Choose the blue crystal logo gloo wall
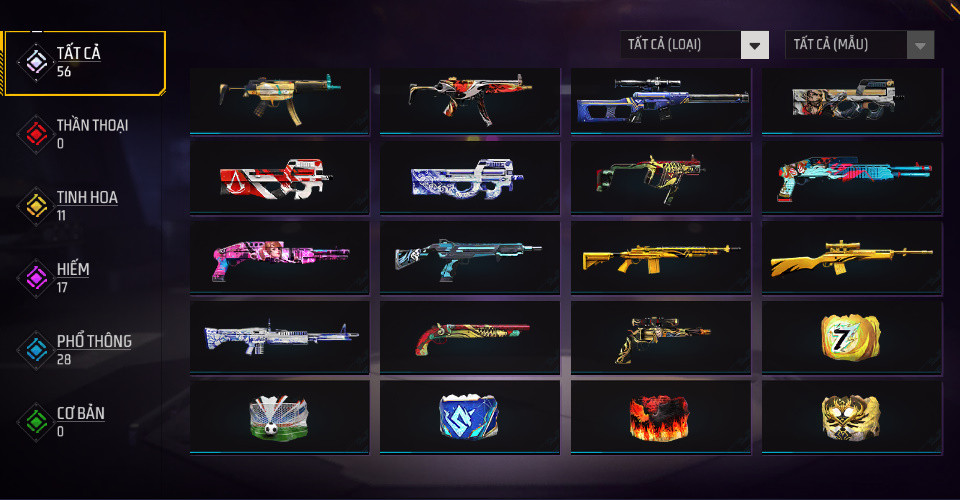This screenshot has height=500, width=960. tap(468, 417)
